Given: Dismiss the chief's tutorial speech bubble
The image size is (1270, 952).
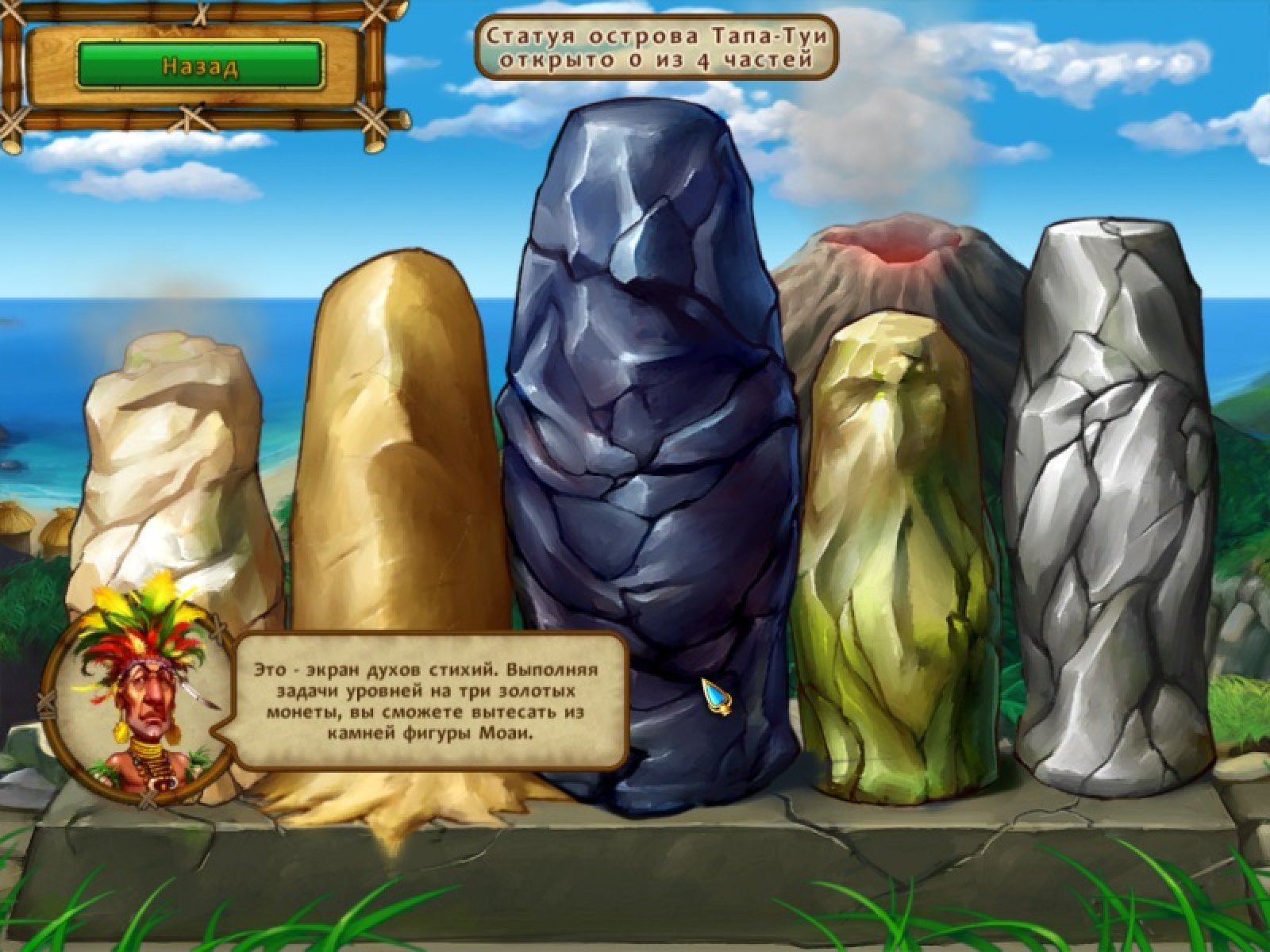Looking at the screenshot, I should point(427,701).
